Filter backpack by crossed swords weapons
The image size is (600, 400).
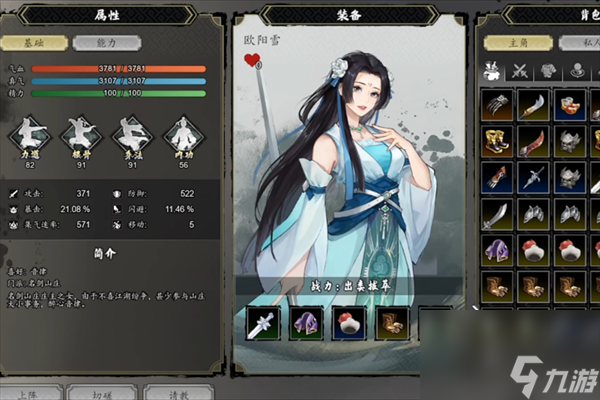pyautogui.click(x=520, y=70)
